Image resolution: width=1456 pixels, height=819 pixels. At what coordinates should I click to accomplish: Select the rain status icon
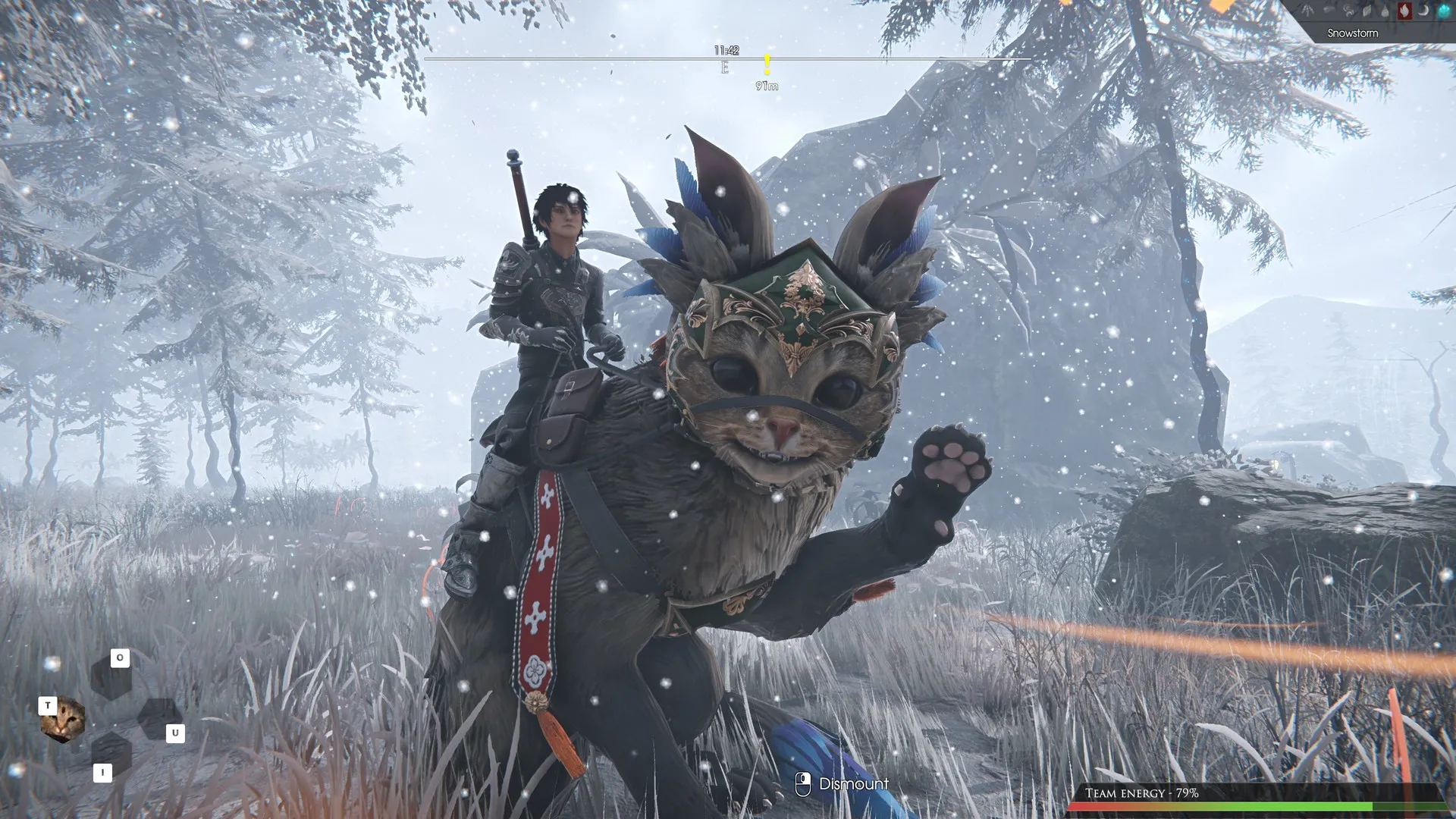(x=1307, y=11)
